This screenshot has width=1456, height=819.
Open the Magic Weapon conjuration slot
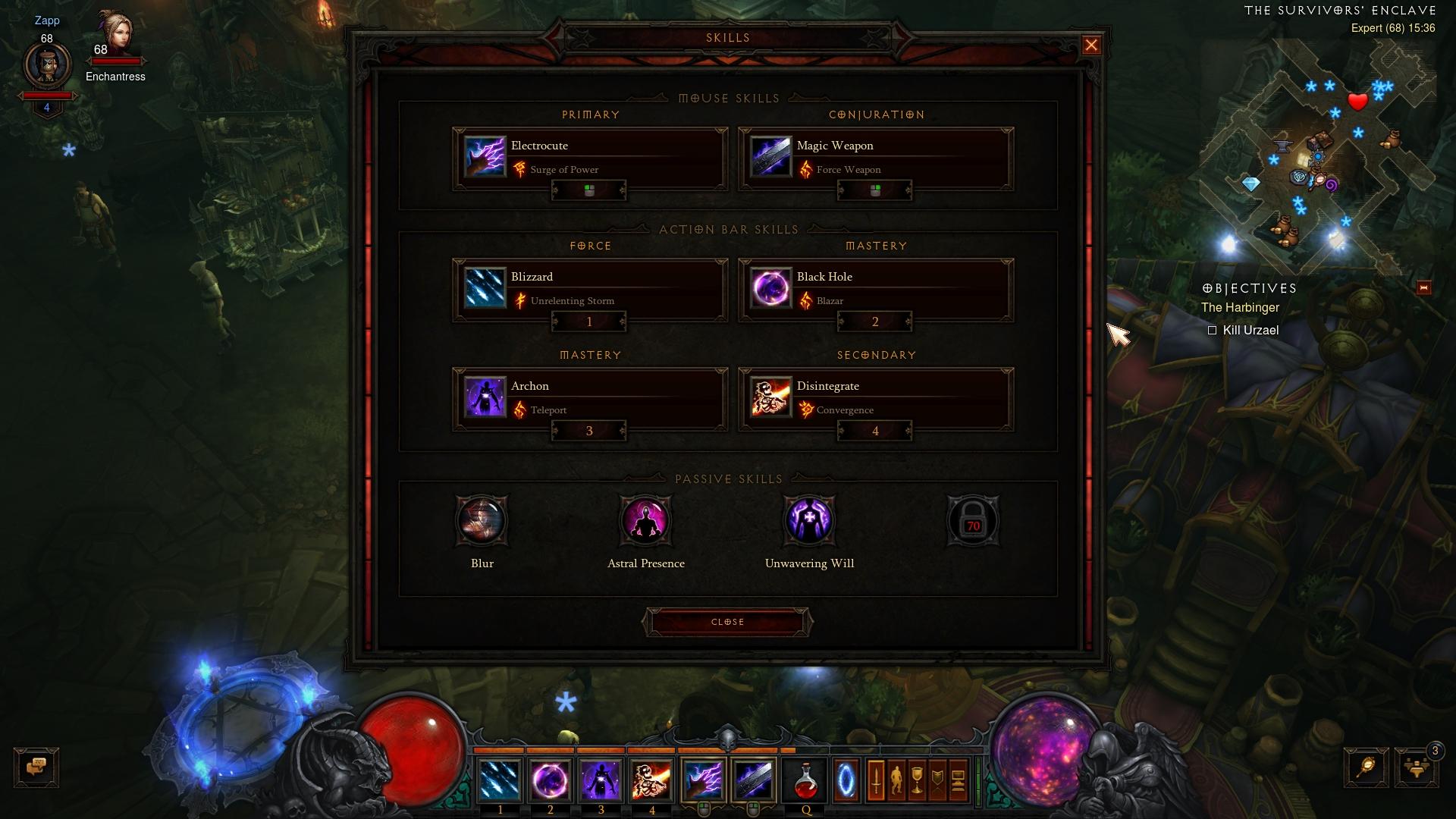pos(875,158)
